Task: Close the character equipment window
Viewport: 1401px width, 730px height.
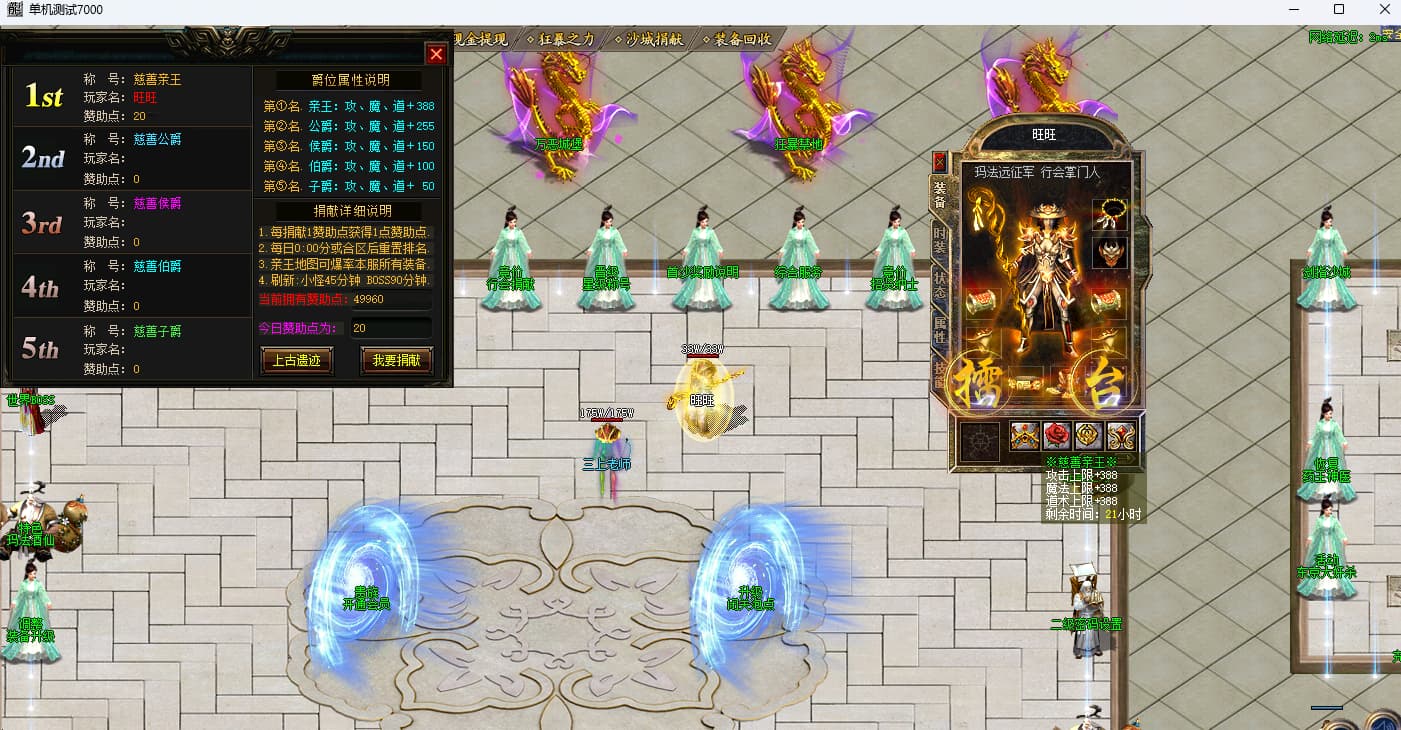Action: 939,161
